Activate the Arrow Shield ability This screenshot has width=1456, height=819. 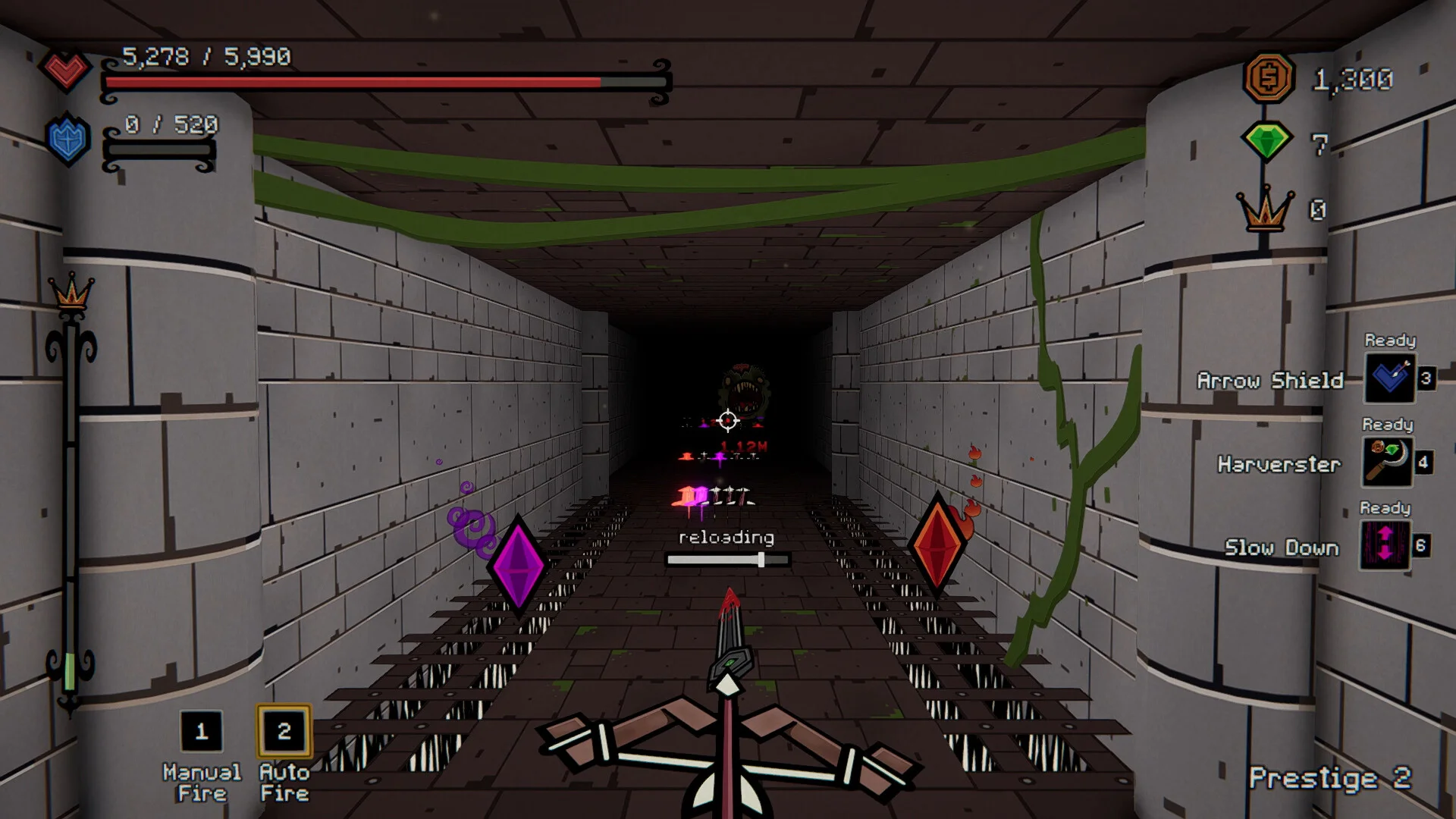1389,378
